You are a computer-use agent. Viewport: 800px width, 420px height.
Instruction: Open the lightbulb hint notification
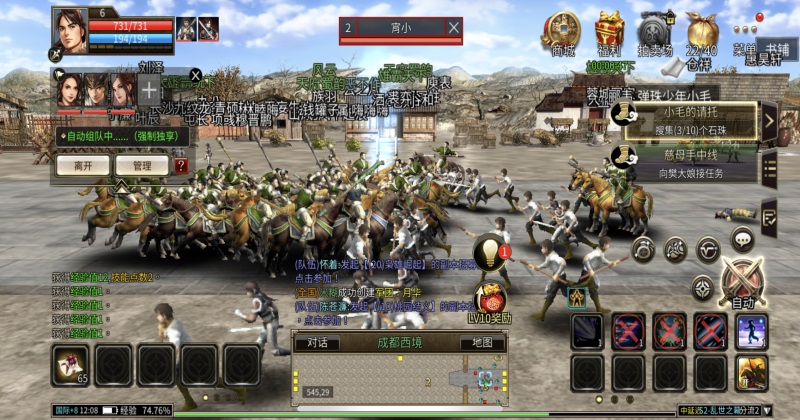[488, 249]
